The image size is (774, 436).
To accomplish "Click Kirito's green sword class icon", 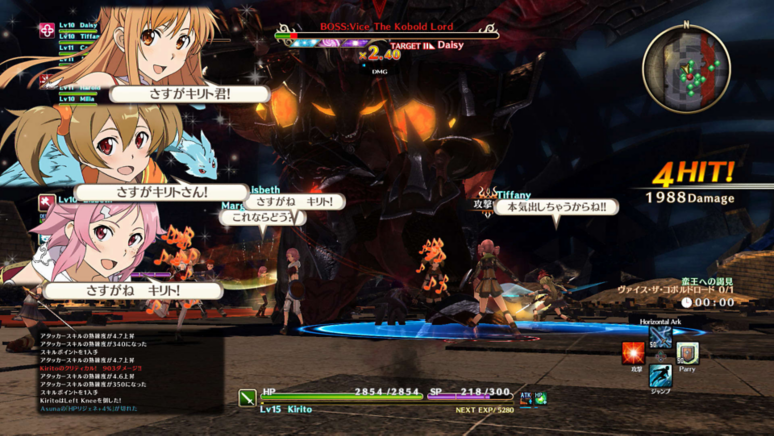I will point(247,398).
